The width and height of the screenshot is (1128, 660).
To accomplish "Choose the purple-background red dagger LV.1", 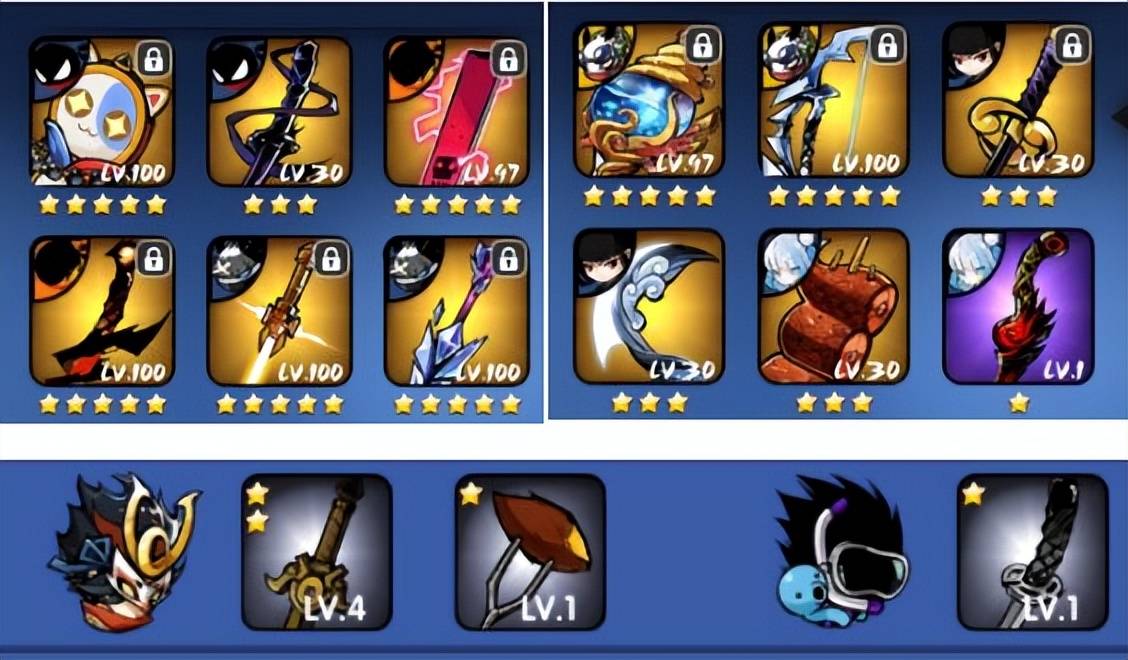I will coord(1018,307).
